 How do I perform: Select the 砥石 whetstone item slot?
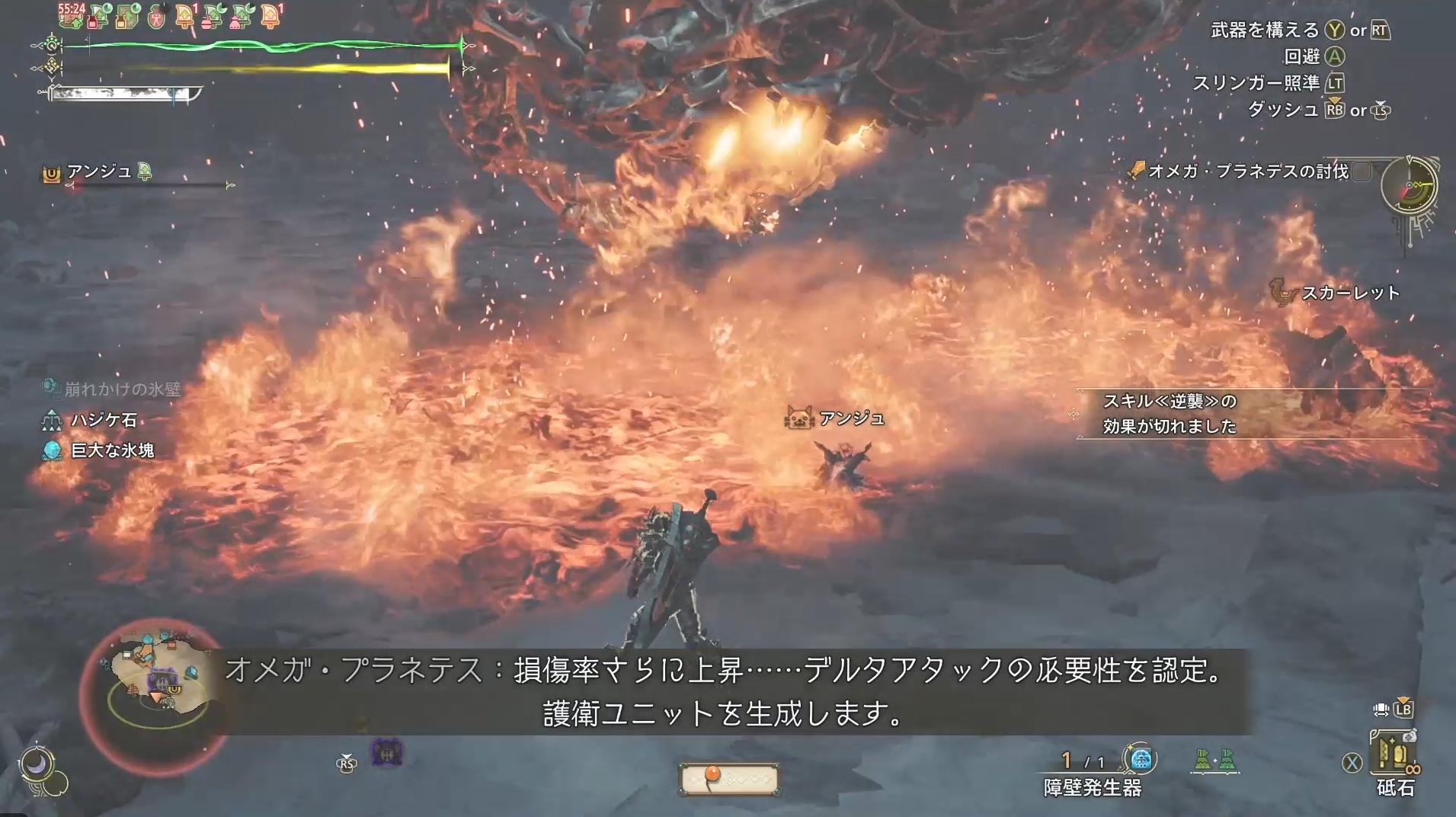coord(1394,755)
